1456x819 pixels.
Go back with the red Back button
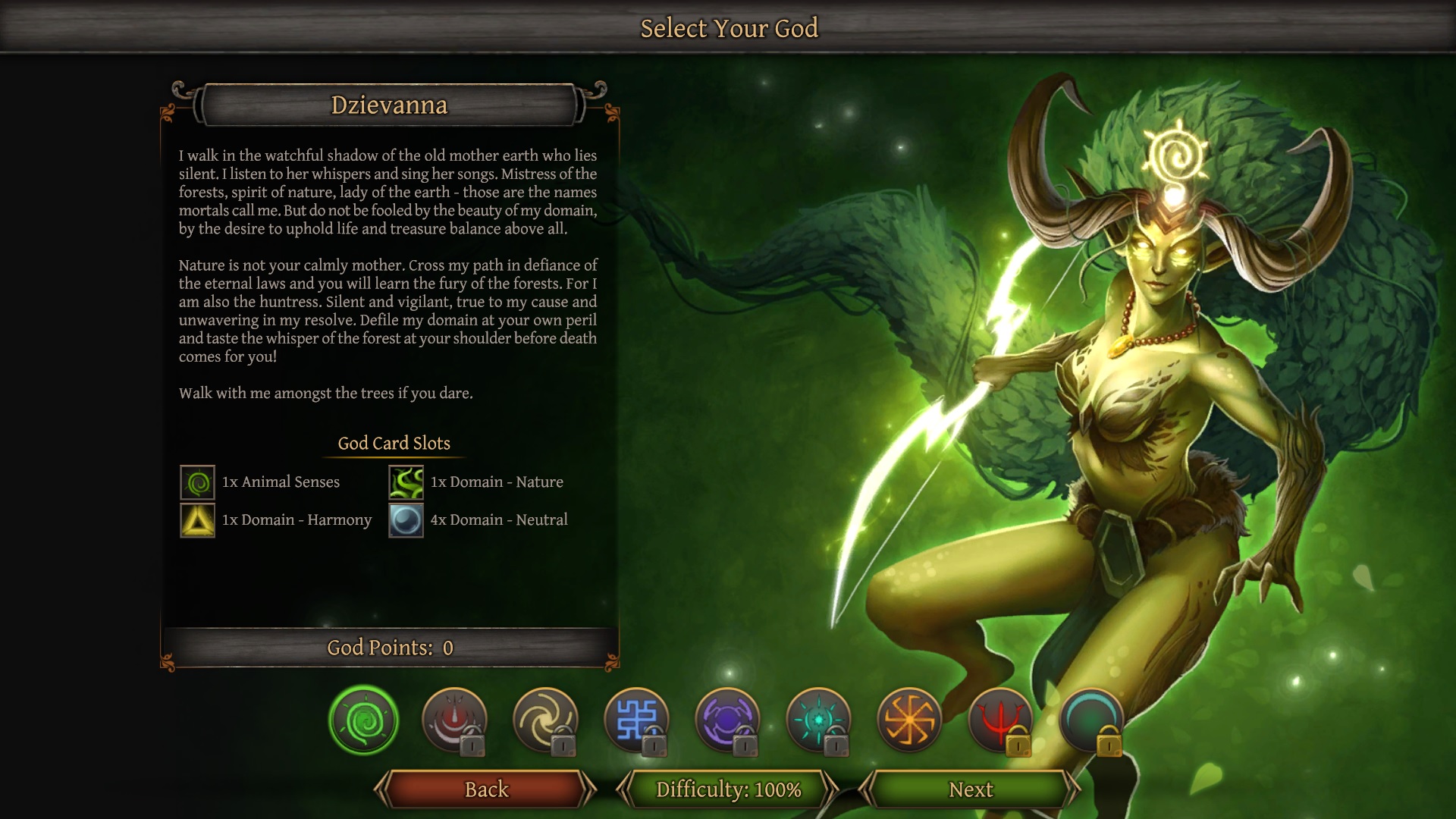coord(486,789)
